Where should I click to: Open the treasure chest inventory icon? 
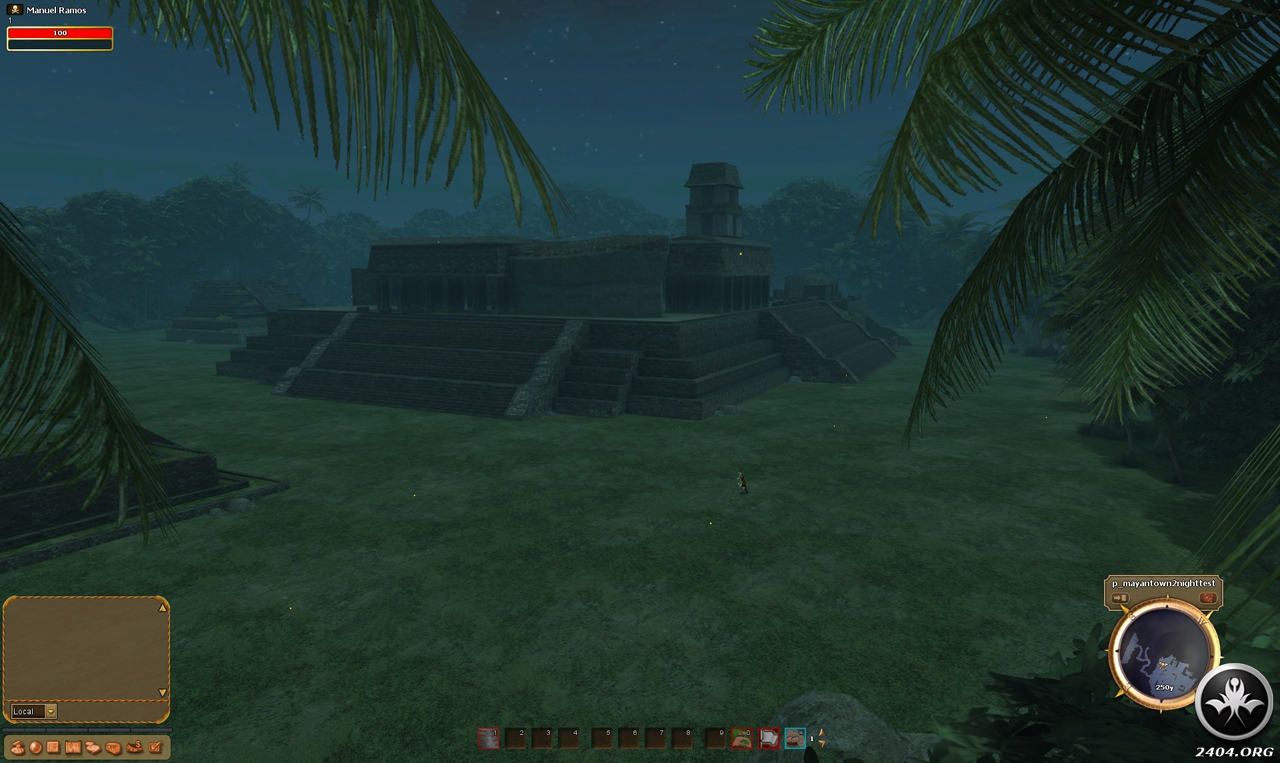pos(113,748)
